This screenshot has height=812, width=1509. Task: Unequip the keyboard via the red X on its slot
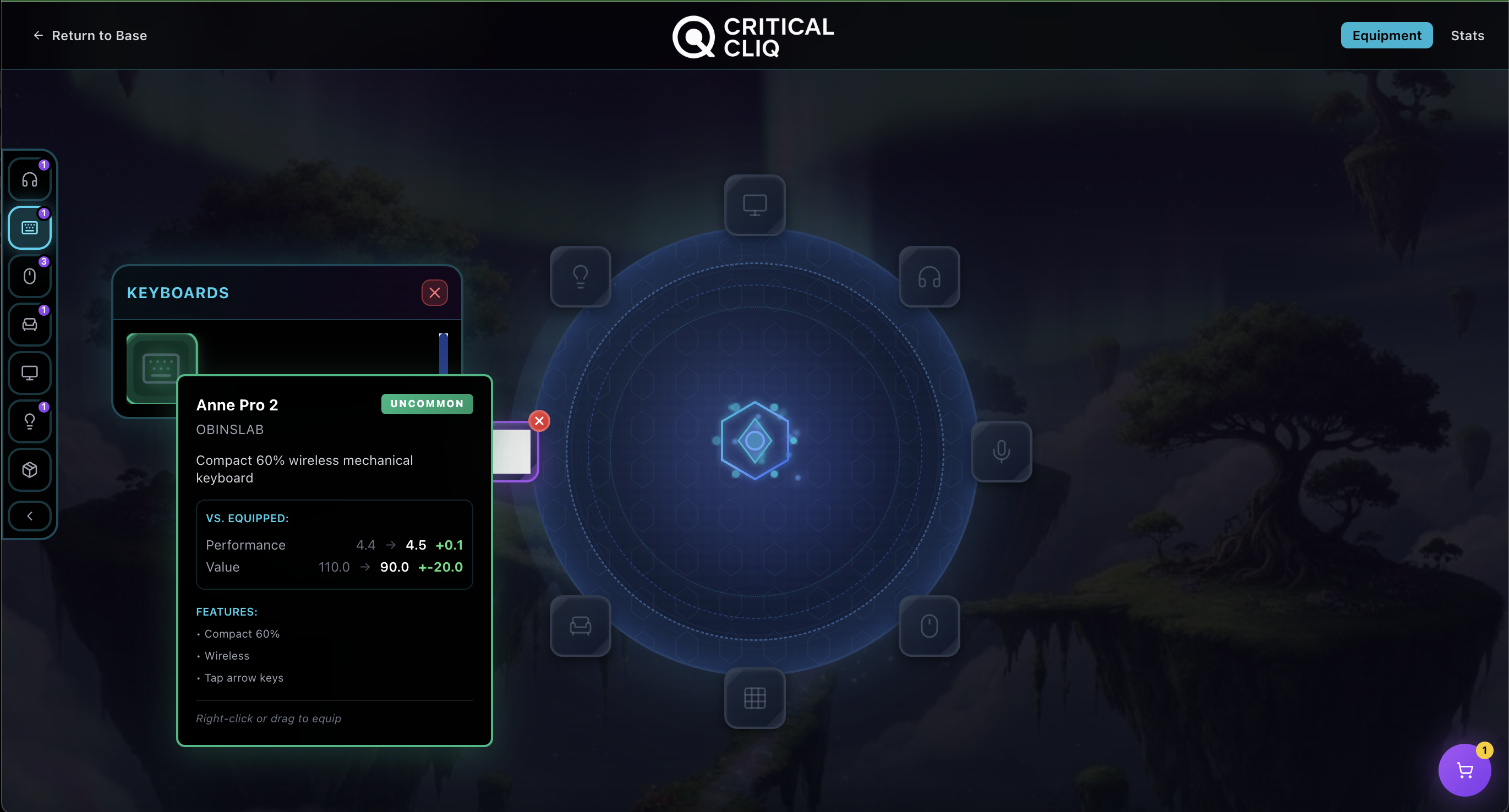[538, 420]
